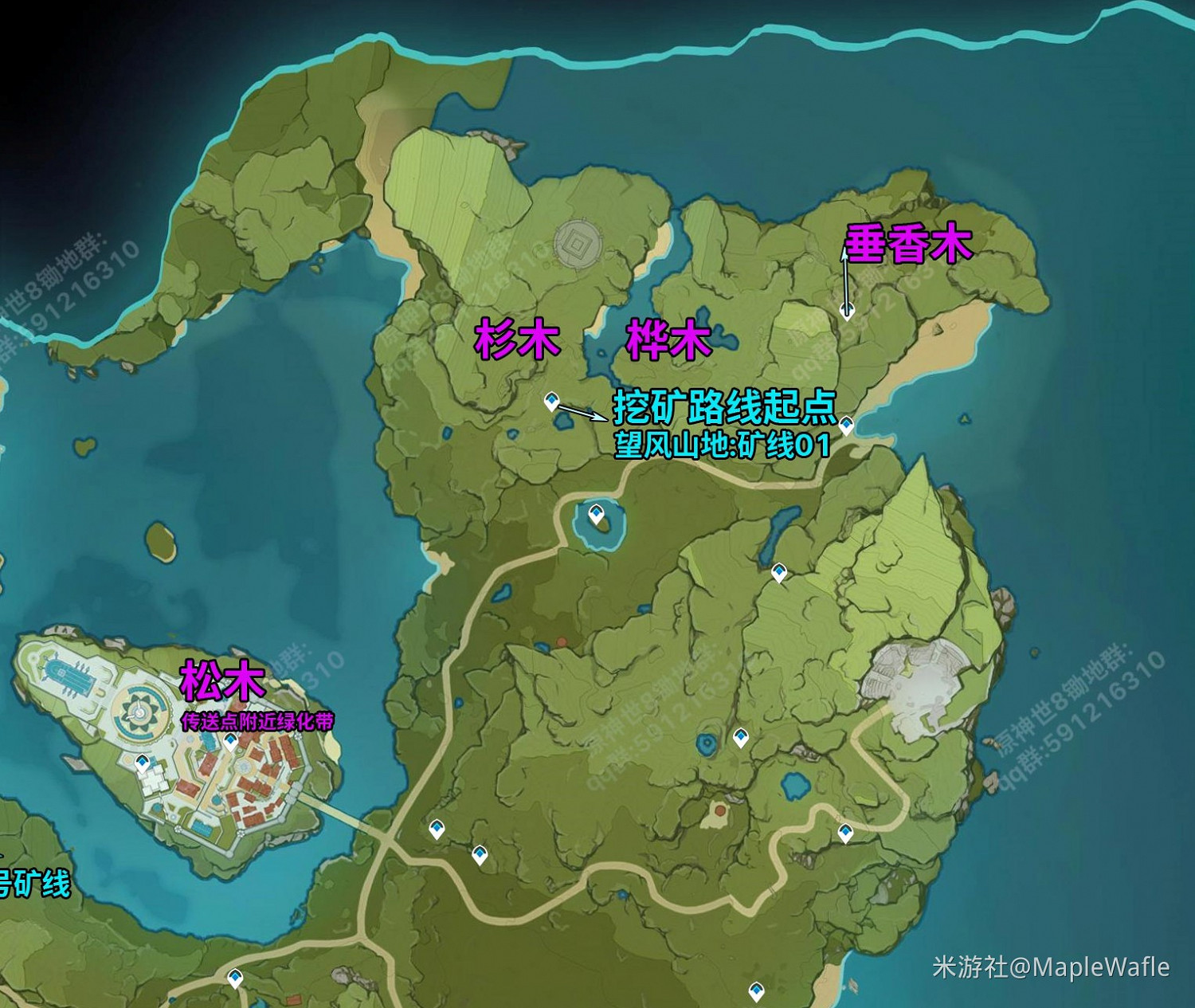Toggle the waypoint near the ruins in the east
The height and width of the screenshot is (1008, 1195).
tap(846, 831)
